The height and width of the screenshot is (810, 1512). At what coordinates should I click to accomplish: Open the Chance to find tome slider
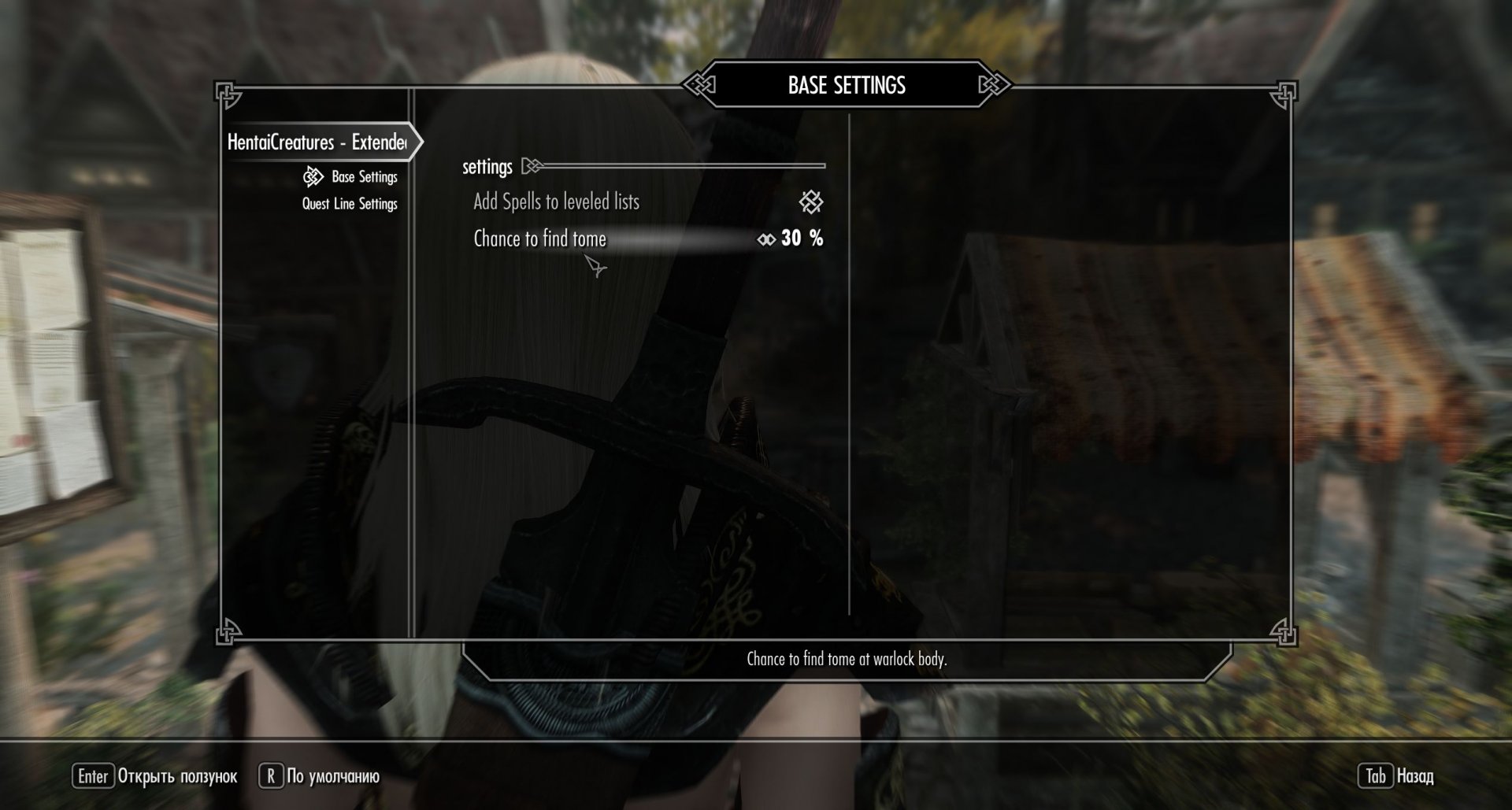(539, 239)
